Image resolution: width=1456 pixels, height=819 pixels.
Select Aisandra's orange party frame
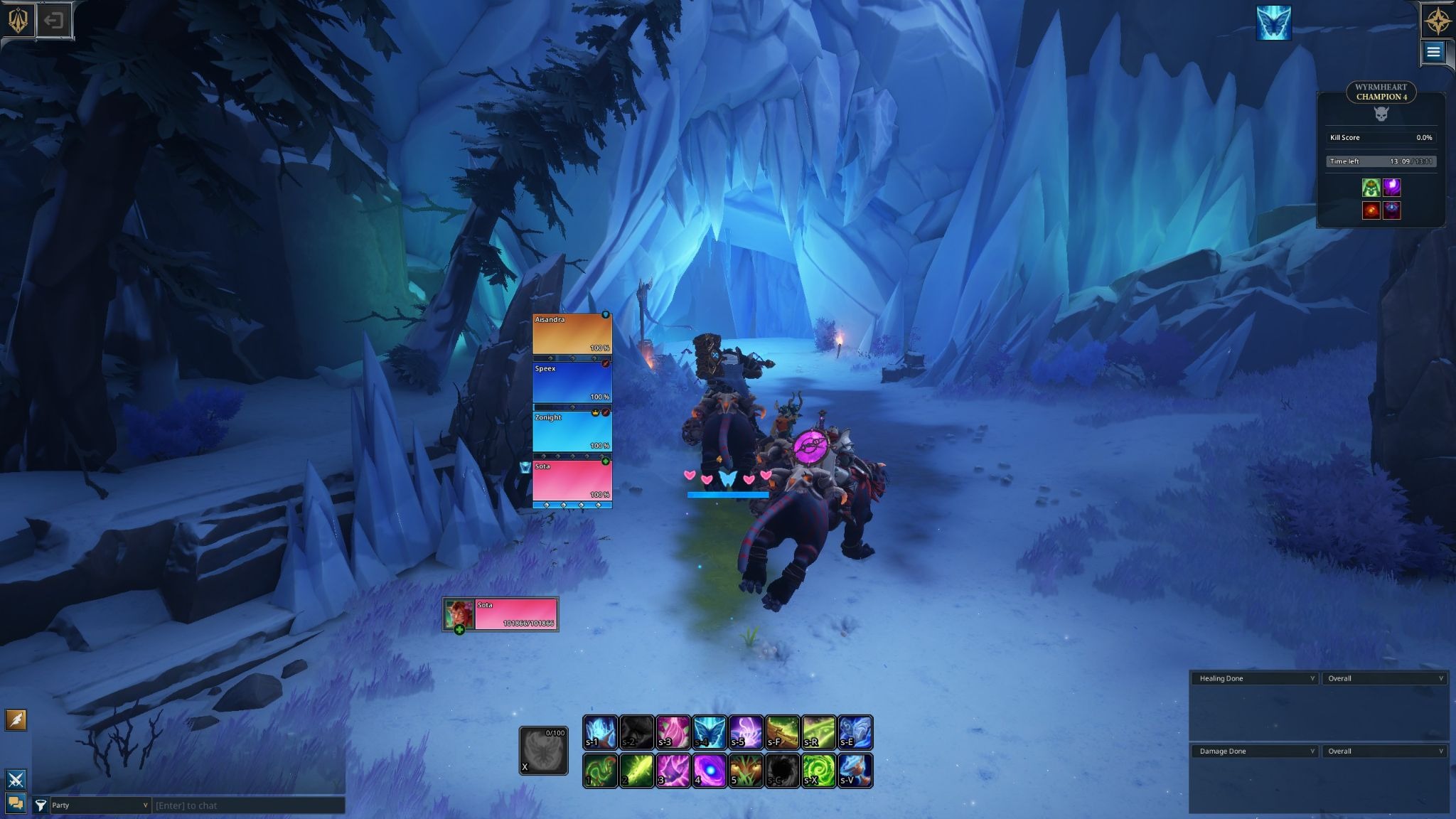(572, 333)
